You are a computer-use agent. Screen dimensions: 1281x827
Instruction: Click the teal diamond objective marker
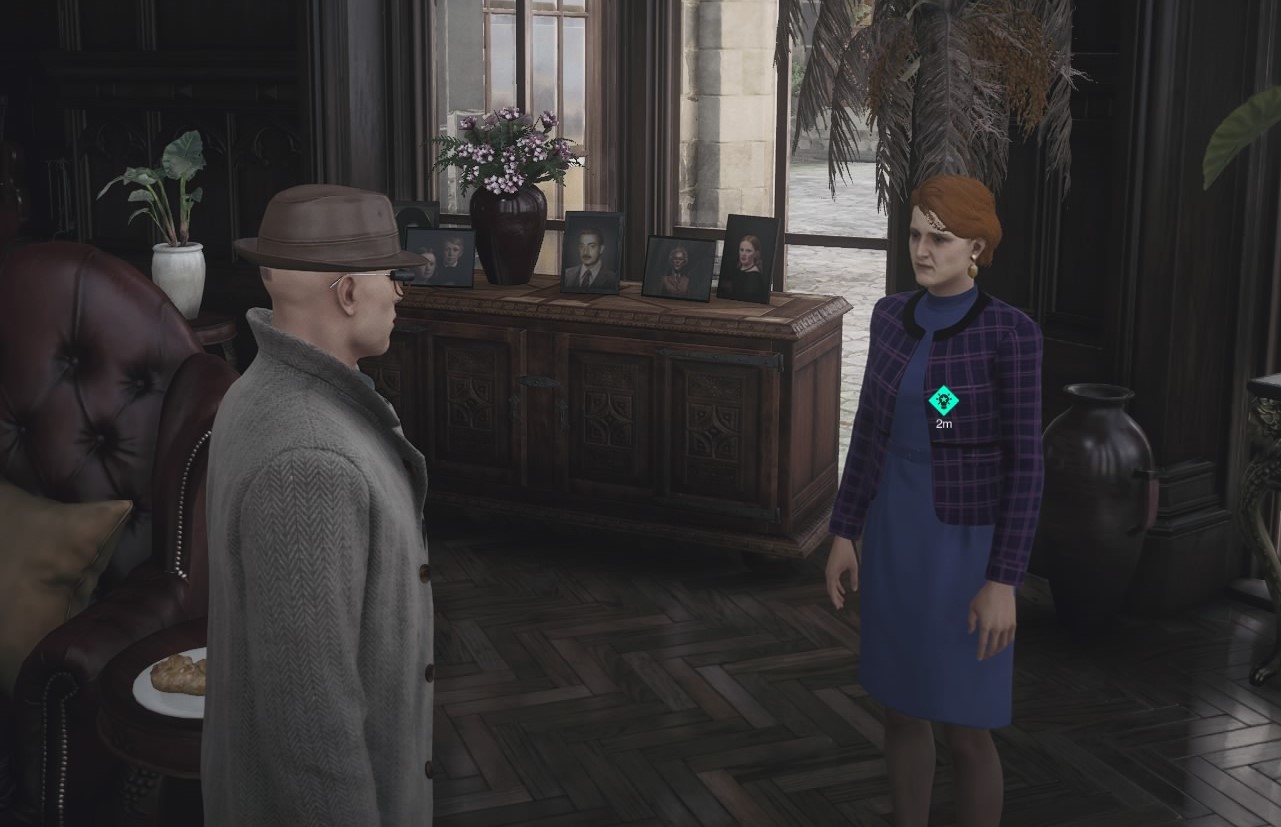click(x=943, y=401)
